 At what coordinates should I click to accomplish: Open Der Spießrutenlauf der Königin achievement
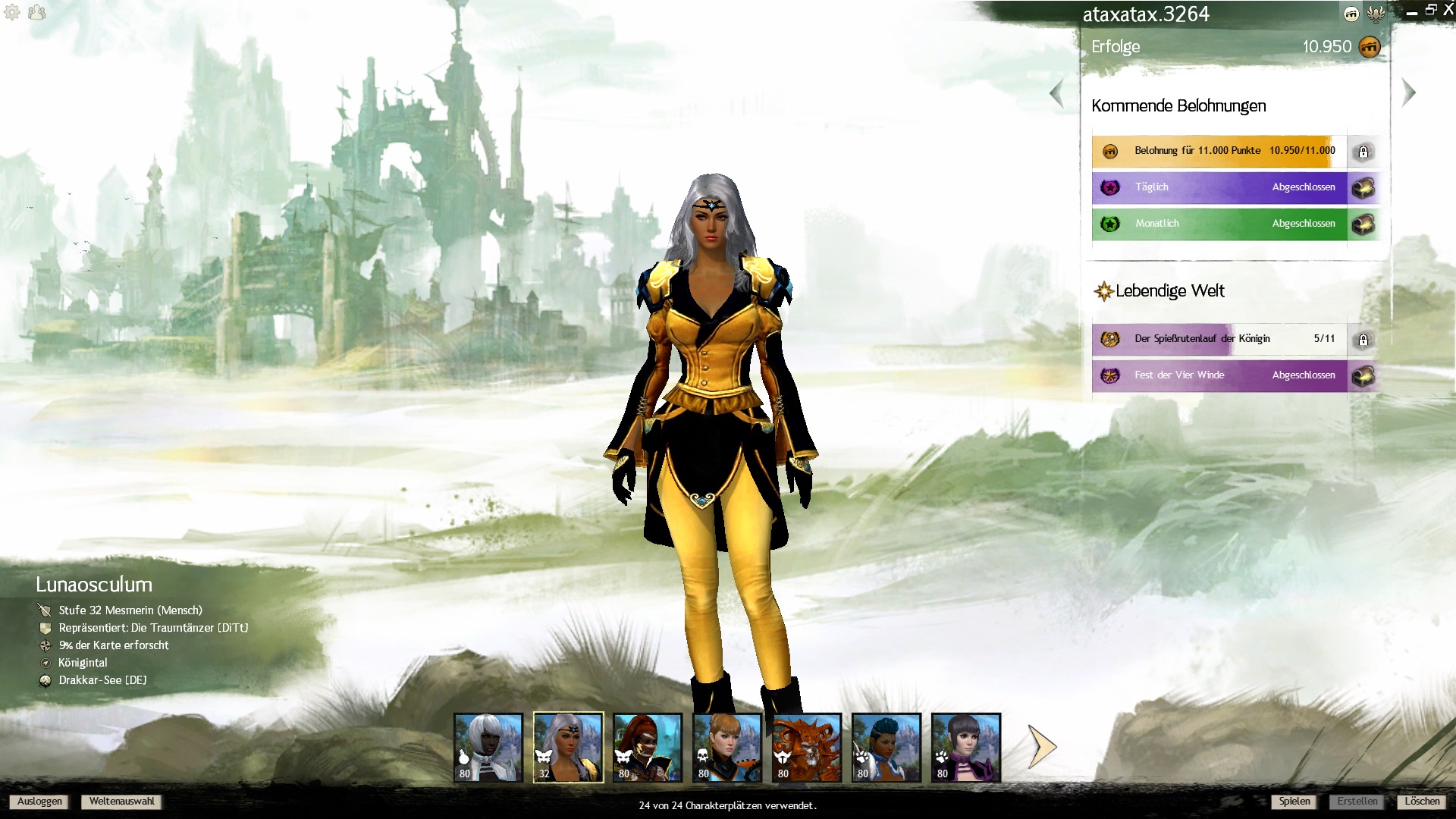(1219, 339)
